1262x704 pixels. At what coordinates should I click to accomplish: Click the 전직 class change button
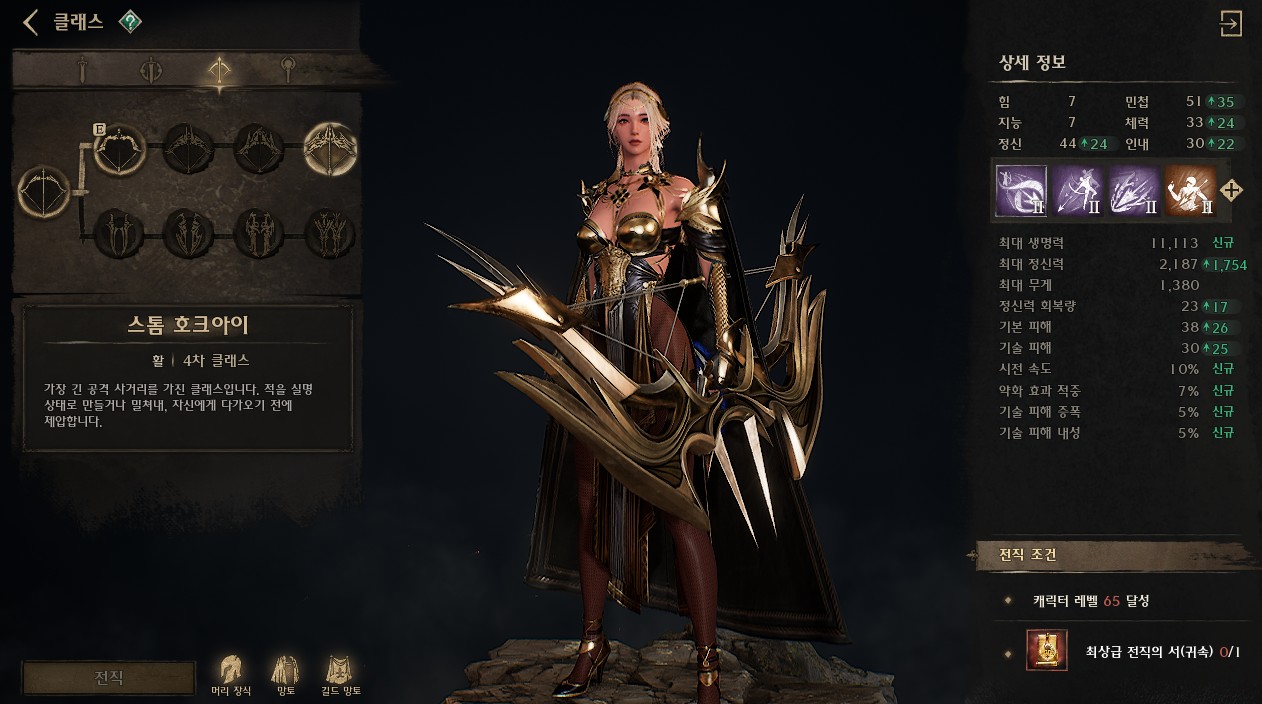pos(109,677)
